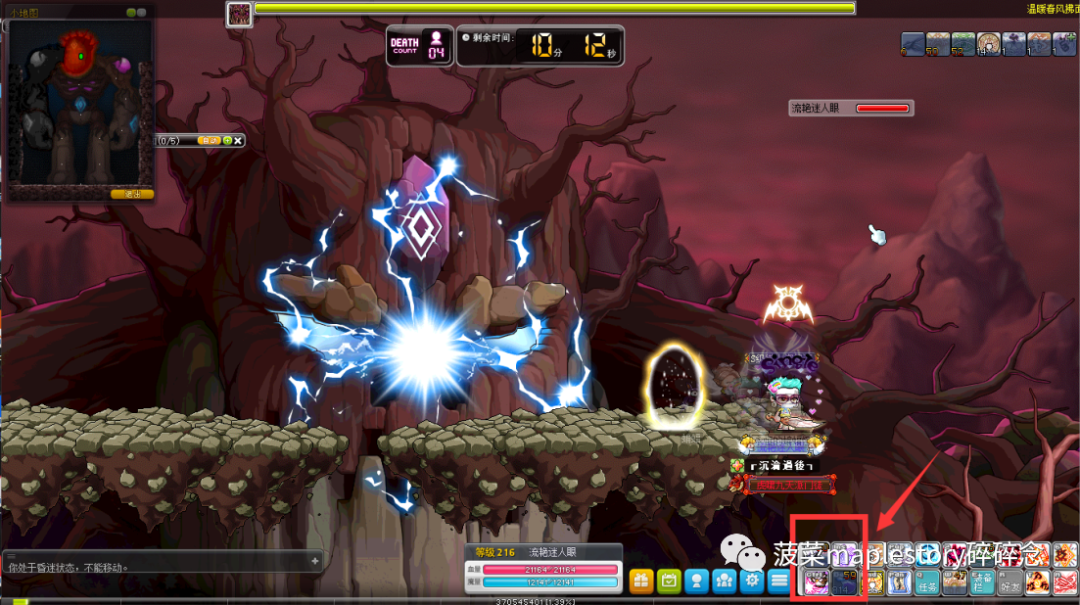Expand the tracker with green plus button
Viewport: 1080px width, 605px height.
pyautogui.click(x=227, y=141)
